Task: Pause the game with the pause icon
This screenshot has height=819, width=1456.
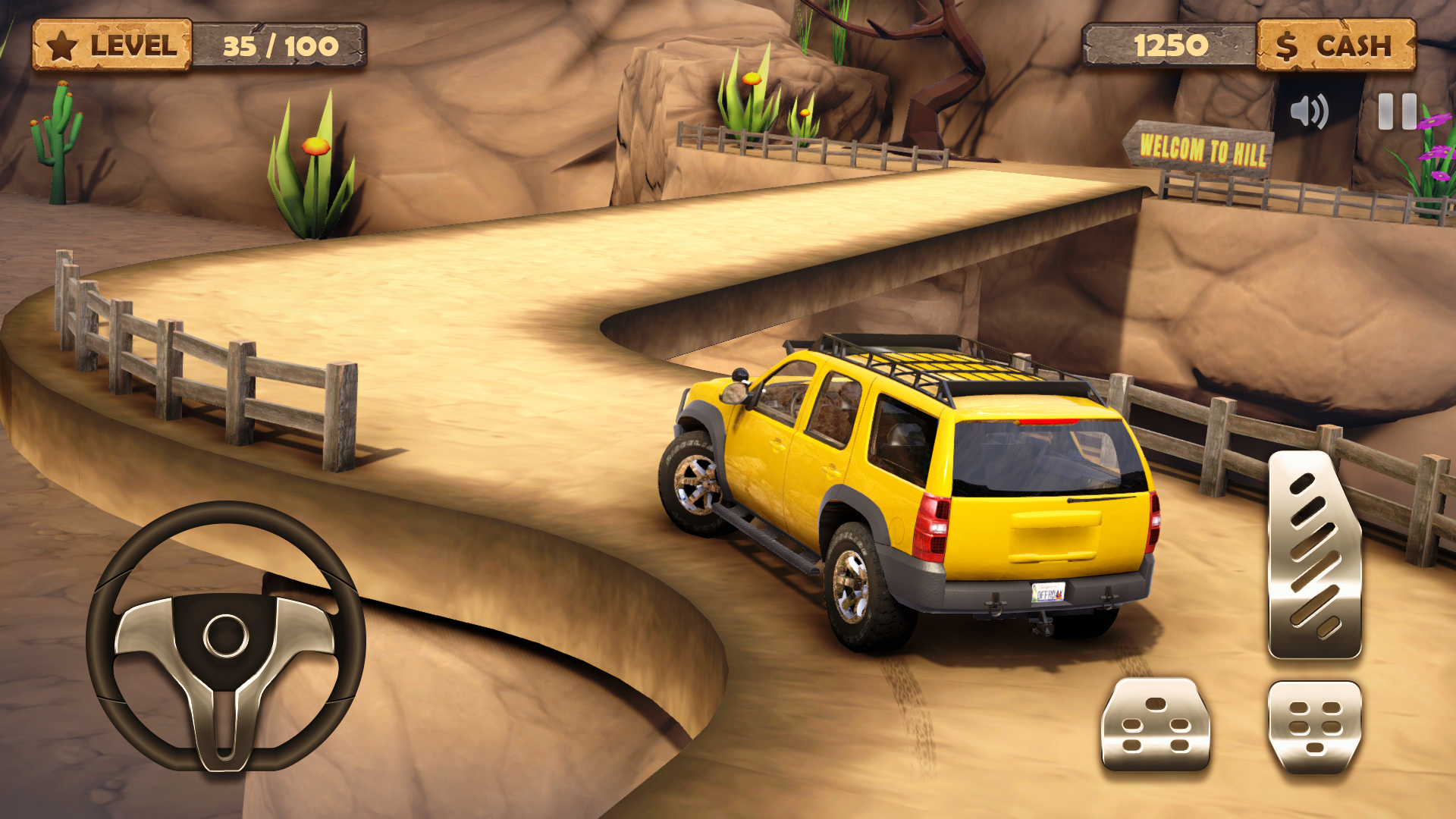Action: click(1397, 112)
